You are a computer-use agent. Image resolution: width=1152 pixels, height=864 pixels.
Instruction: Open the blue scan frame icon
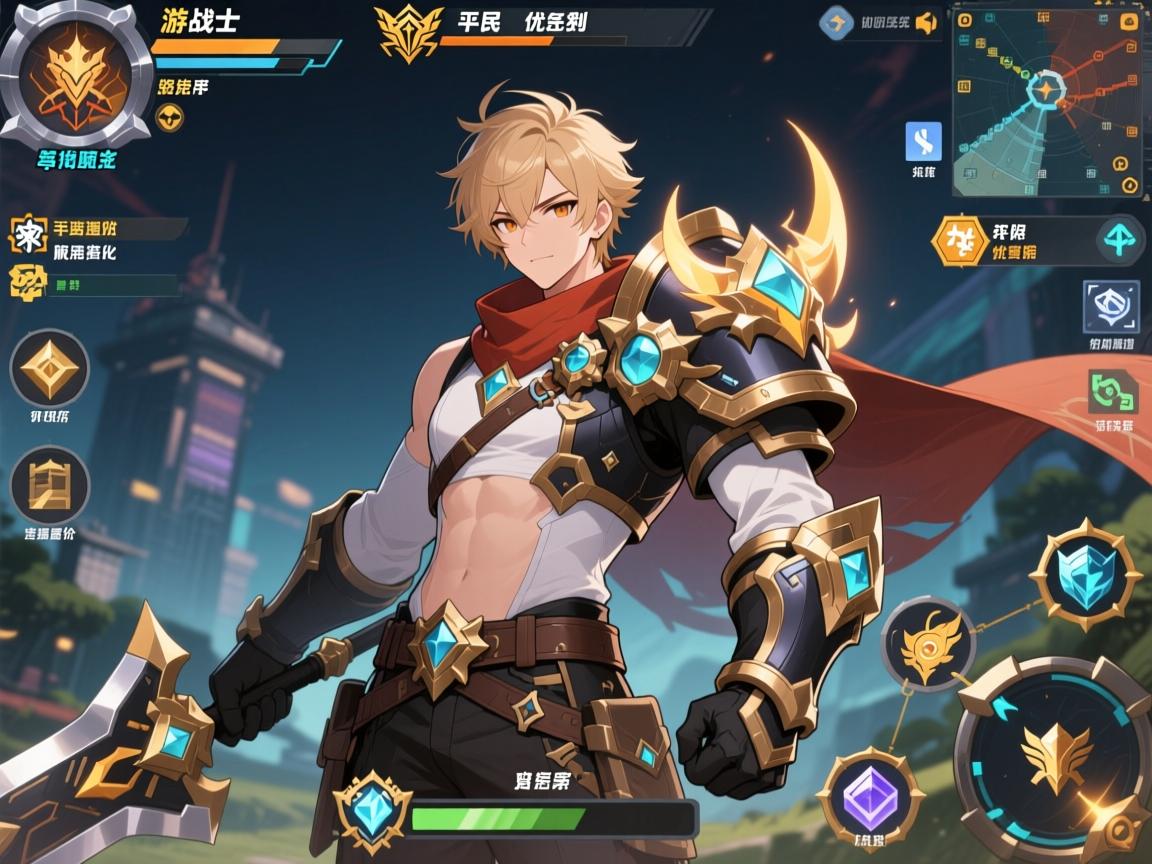[1111, 307]
